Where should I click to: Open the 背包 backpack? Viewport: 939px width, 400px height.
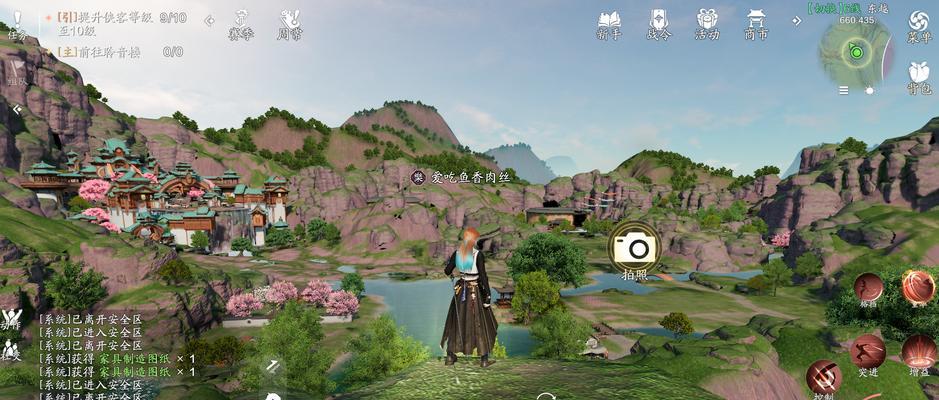click(x=918, y=76)
